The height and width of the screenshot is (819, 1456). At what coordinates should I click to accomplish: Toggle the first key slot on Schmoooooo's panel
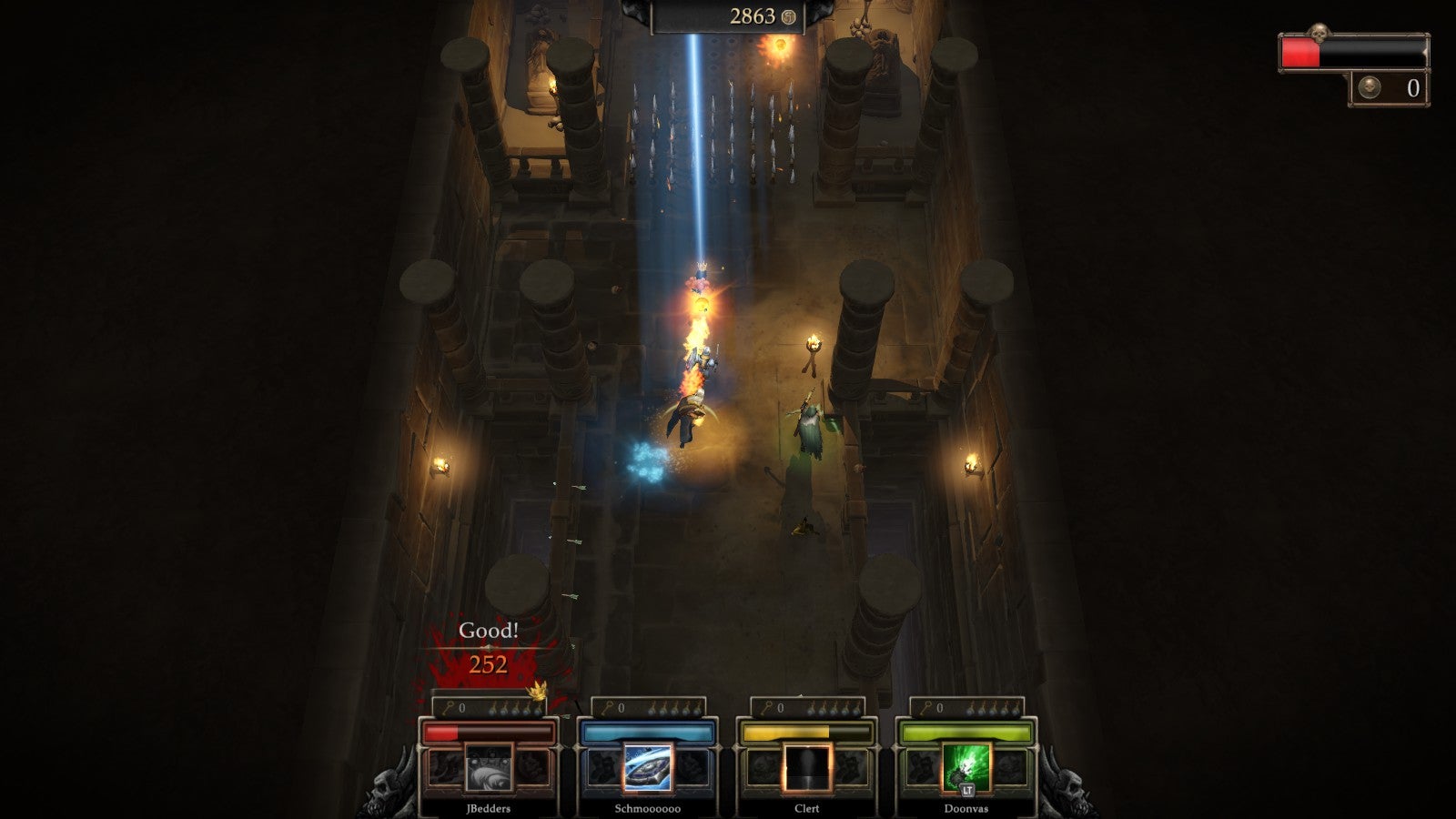[x=652, y=710]
